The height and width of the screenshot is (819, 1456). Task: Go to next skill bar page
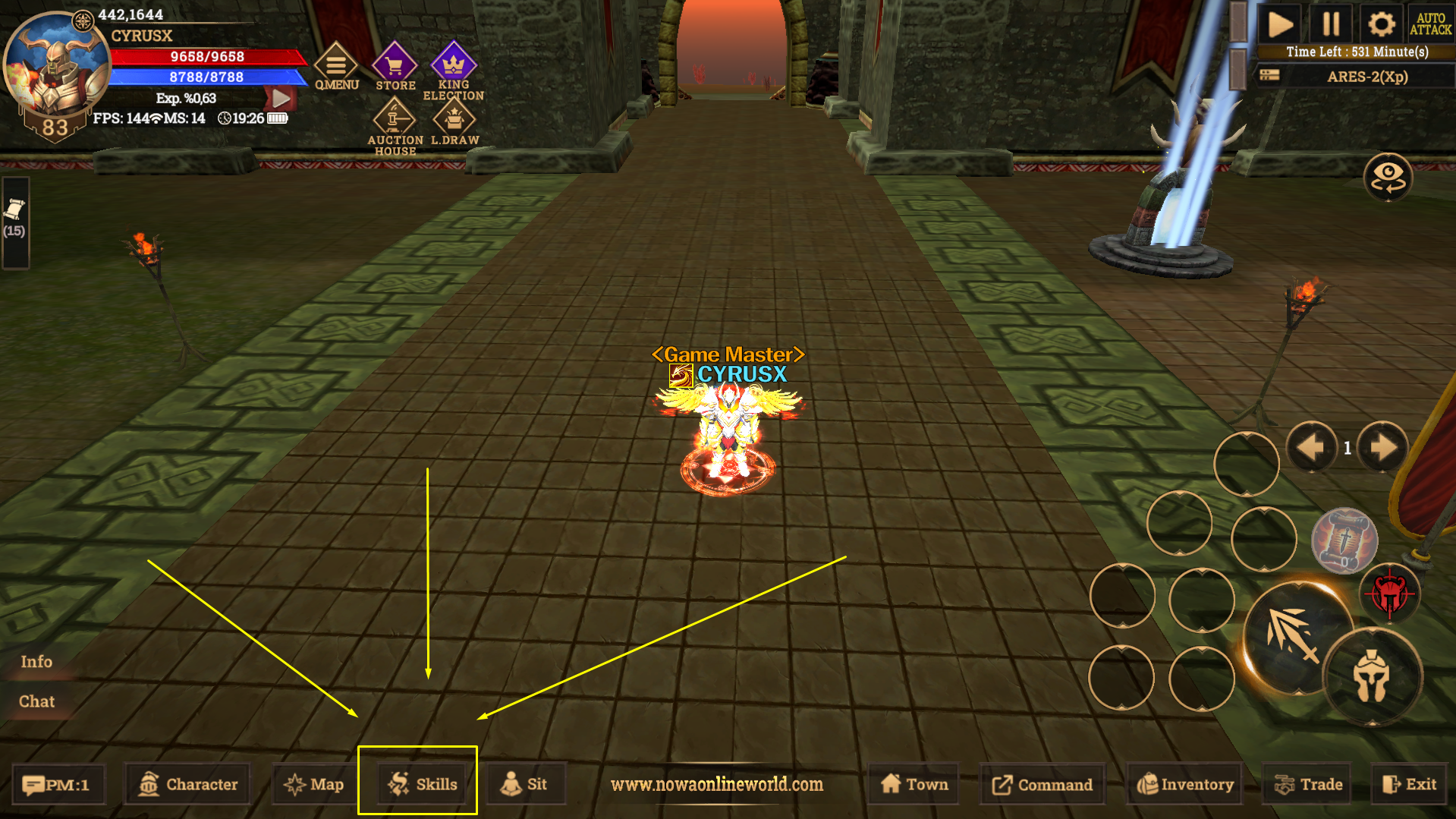pos(1382,448)
